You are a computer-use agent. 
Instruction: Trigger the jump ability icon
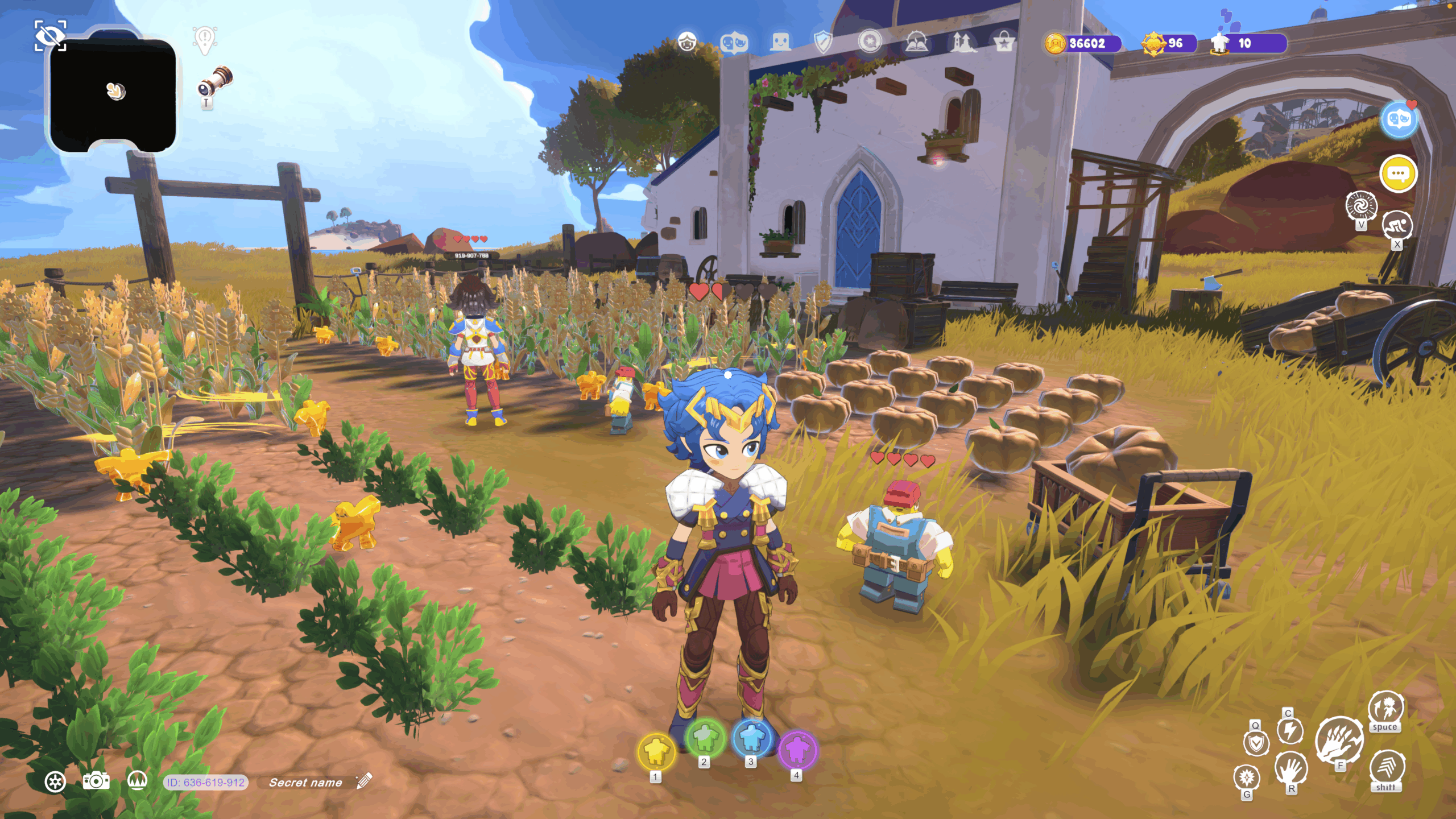(1385, 708)
